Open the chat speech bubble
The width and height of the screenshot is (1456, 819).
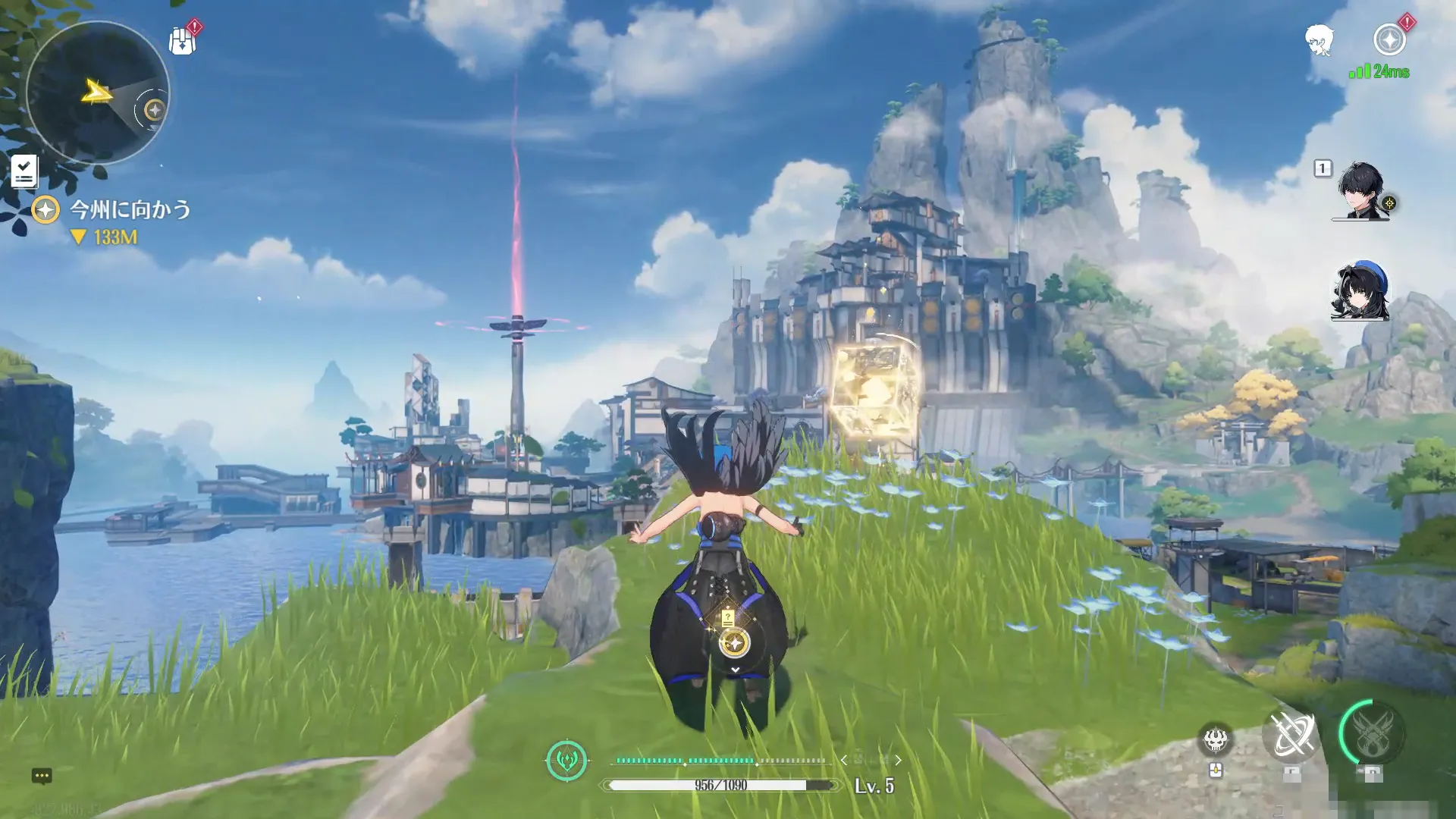click(42, 776)
